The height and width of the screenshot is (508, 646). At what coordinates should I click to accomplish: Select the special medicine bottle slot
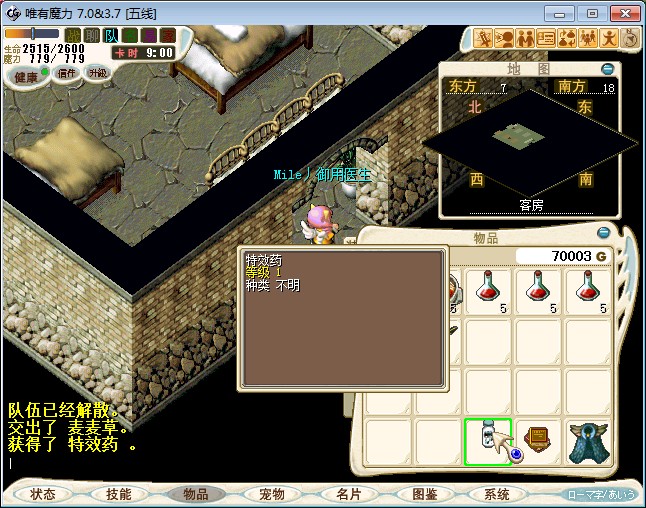point(488,441)
